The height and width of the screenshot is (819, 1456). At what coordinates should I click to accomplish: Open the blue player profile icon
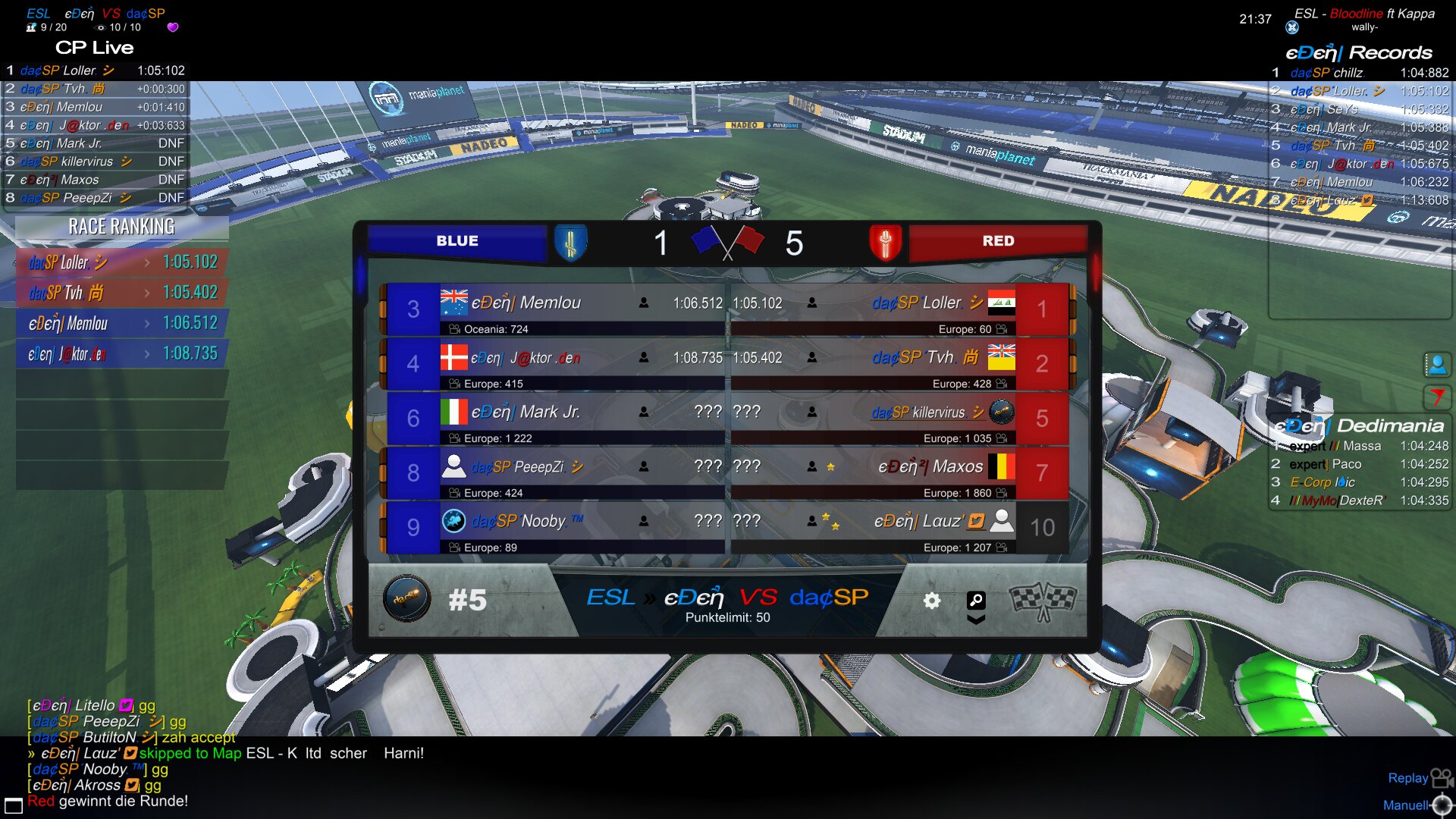click(1436, 365)
